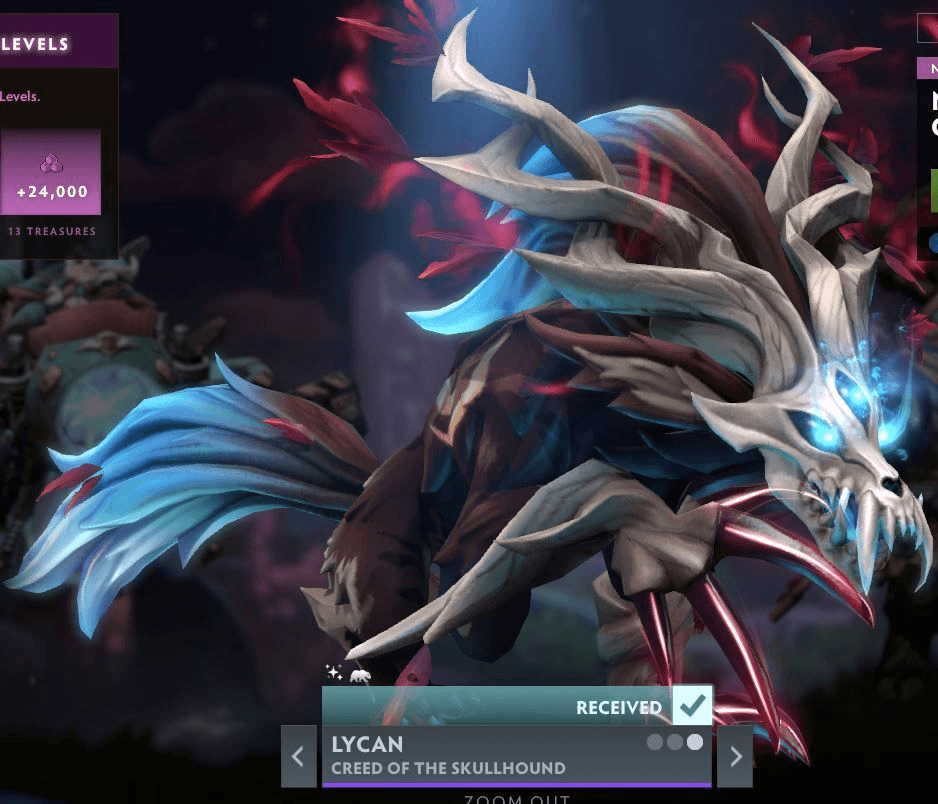Toggle the sparkle effects icon

click(334, 673)
